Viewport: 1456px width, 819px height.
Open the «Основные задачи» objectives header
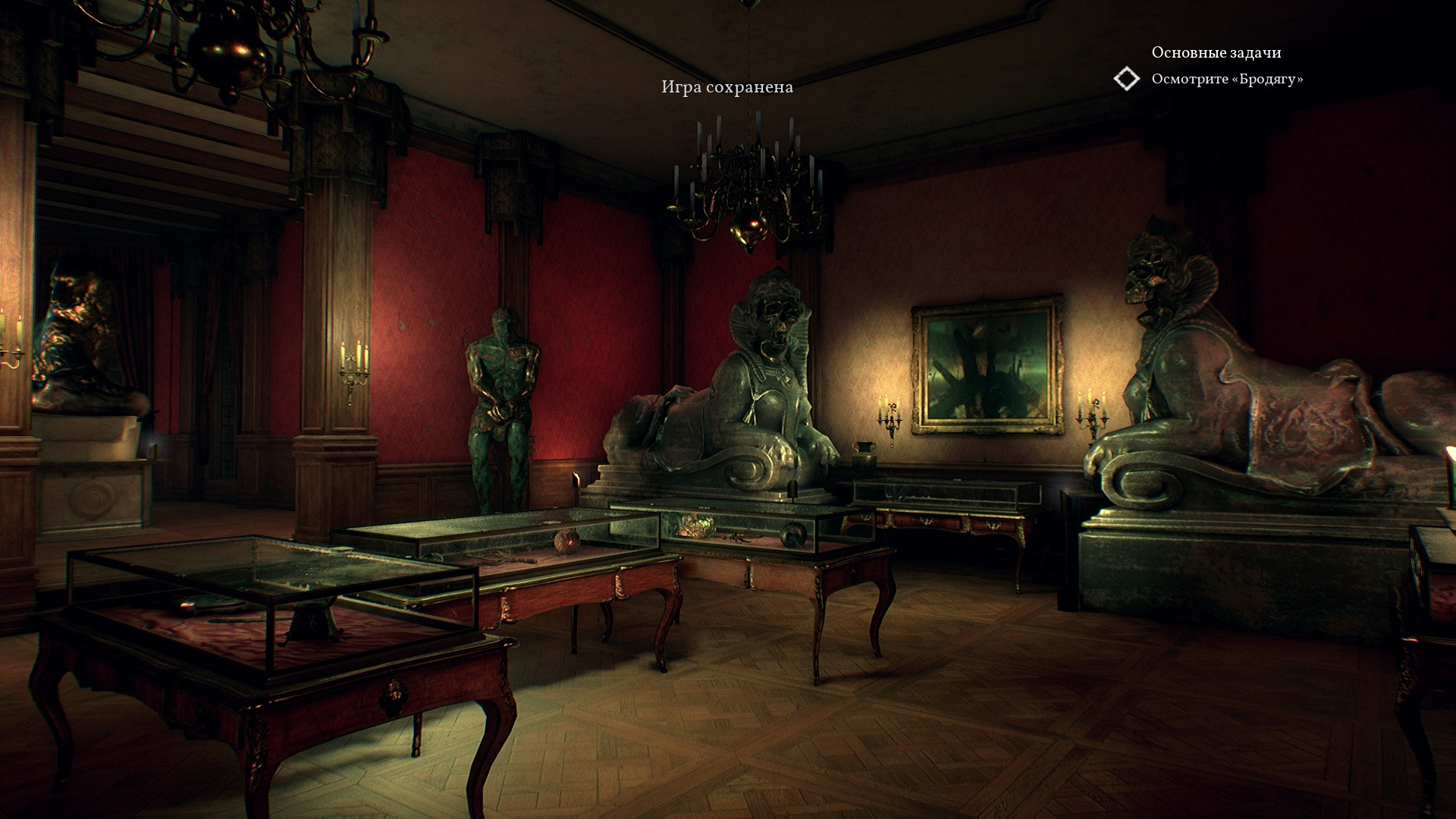(1216, 52)
